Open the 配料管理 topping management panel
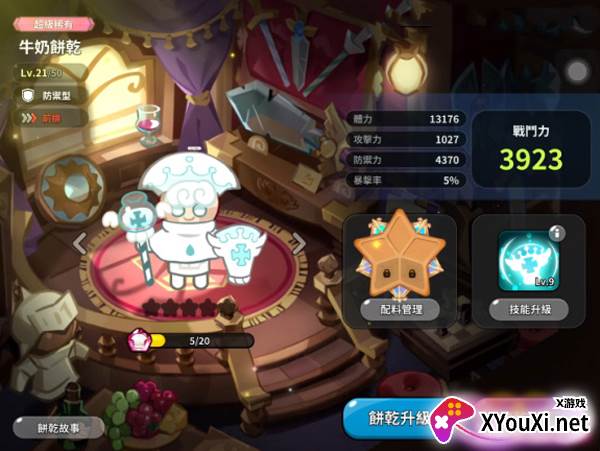 click(x=399, y=309)
